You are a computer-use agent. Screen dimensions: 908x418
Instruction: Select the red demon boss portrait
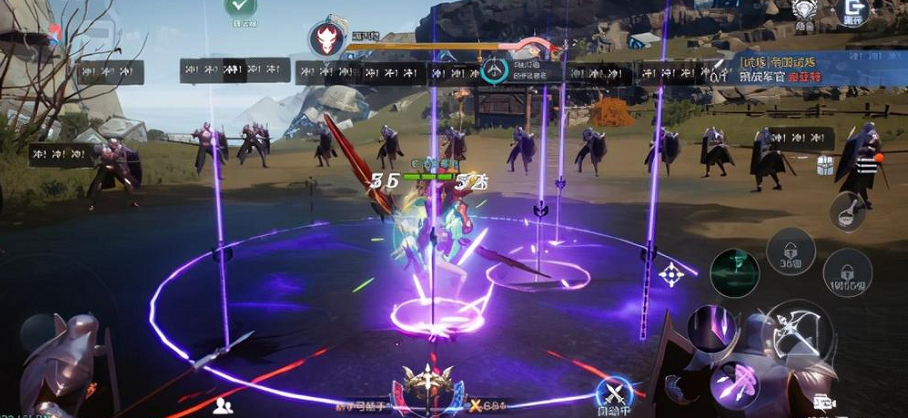point(327,39)
